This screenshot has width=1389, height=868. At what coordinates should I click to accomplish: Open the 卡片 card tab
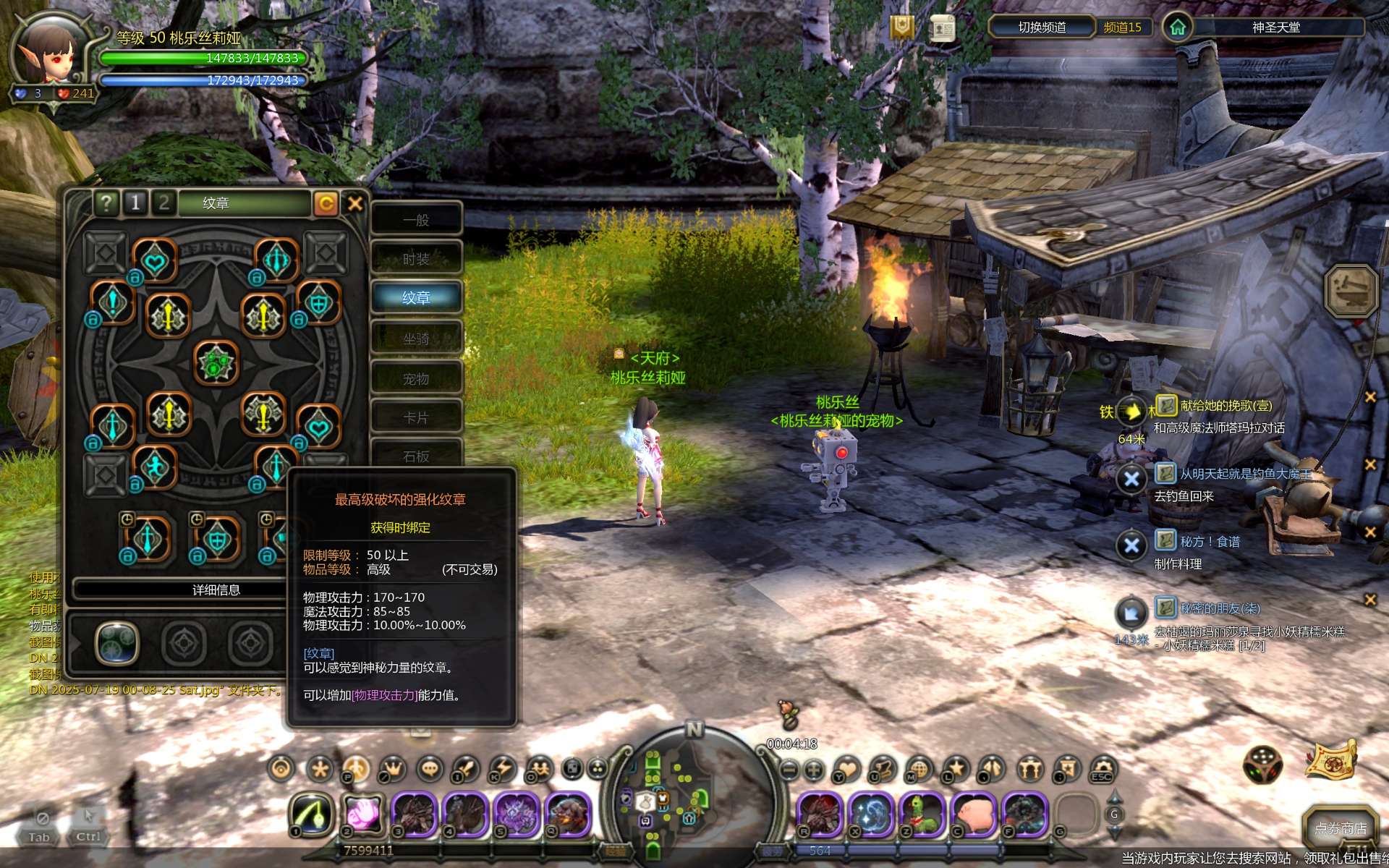click(417, 418)
